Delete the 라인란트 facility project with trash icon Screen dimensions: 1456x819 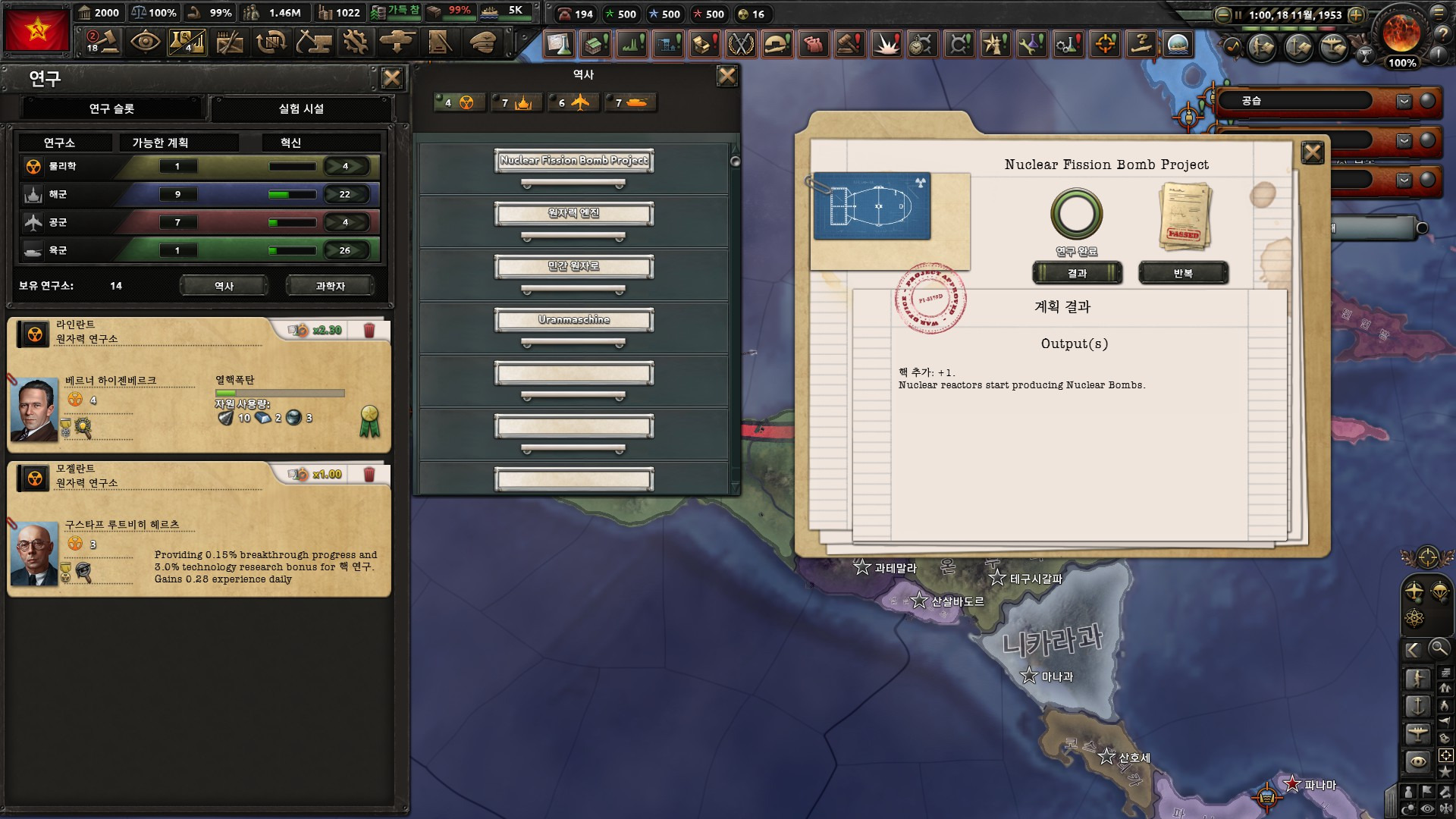(x=369, y=330)
